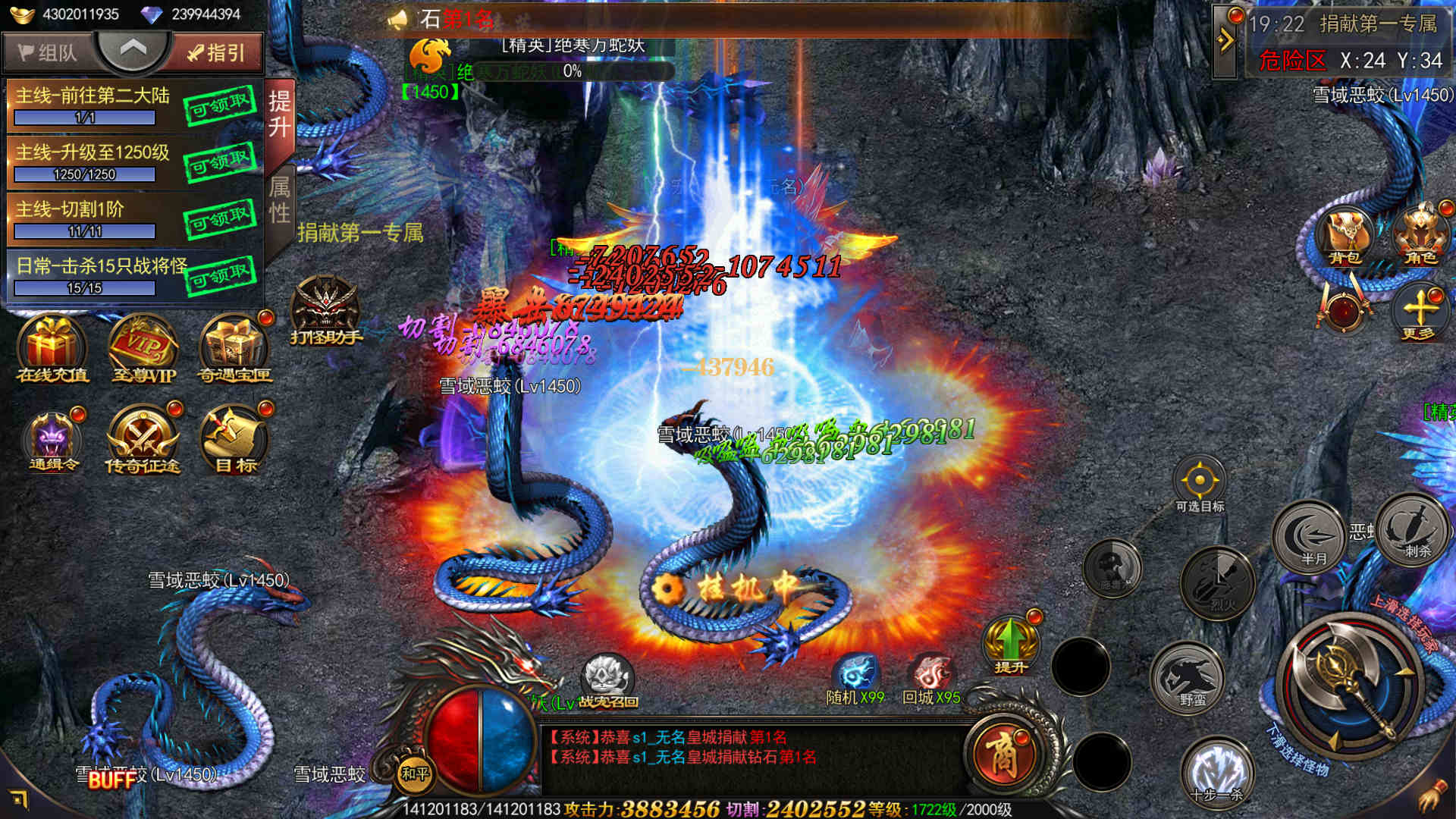
Task: Open the 背包 backpack
Action: [1345, 237]
